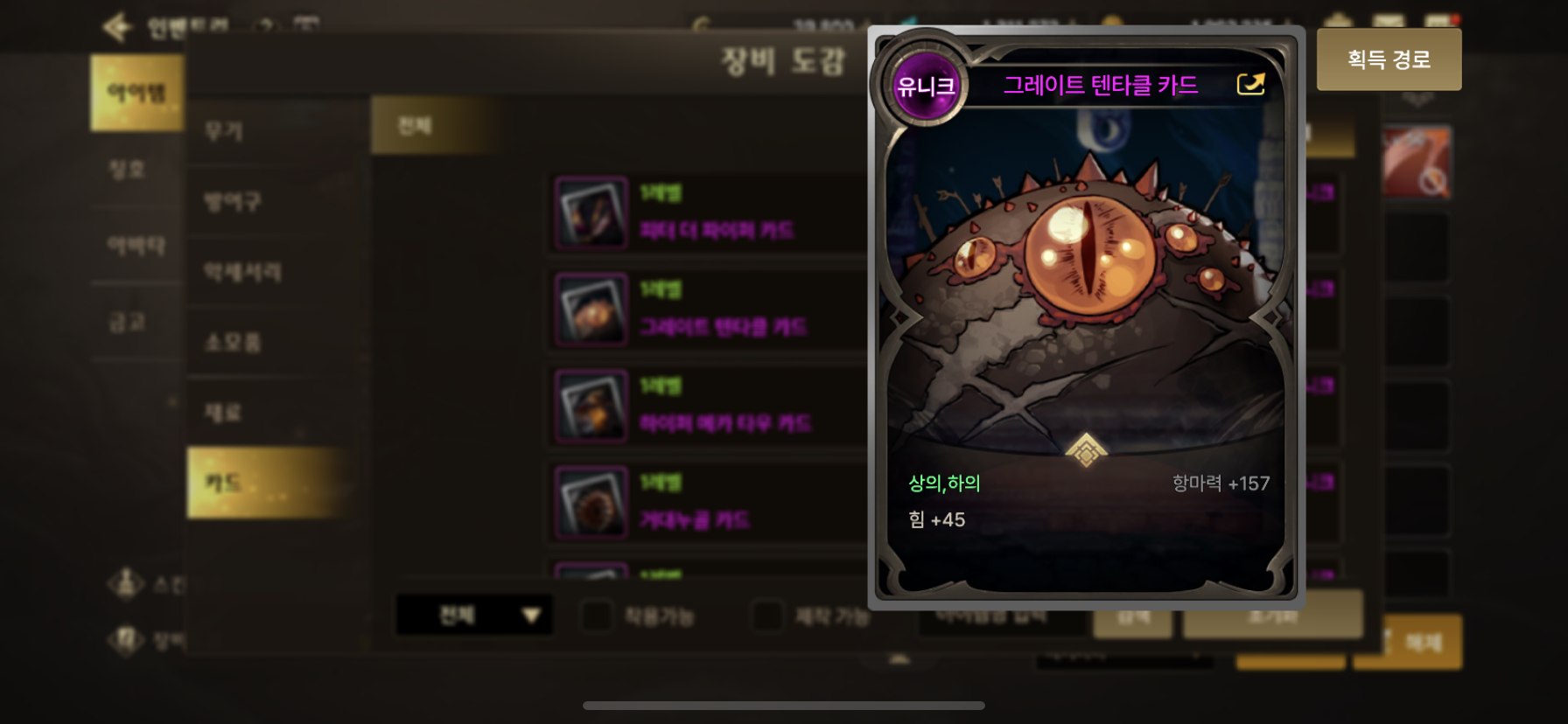Open the 획득 경로 acquisition route button

click(1389, 59)
